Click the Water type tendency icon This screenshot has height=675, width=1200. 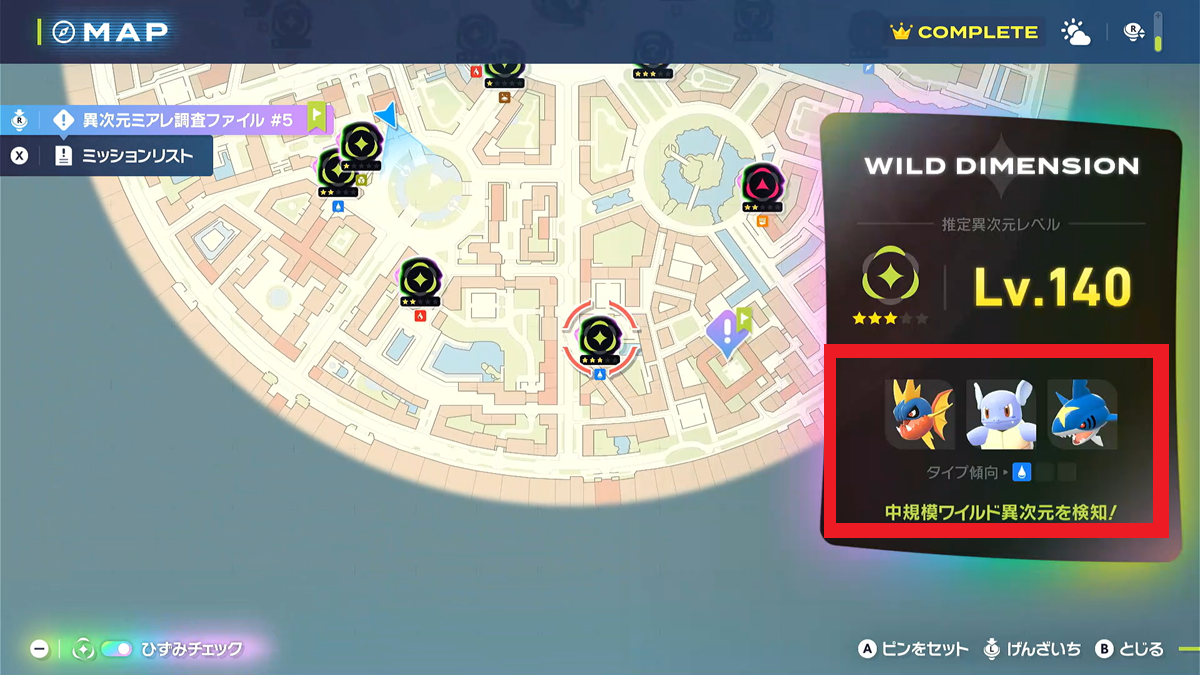[1022, 471]
